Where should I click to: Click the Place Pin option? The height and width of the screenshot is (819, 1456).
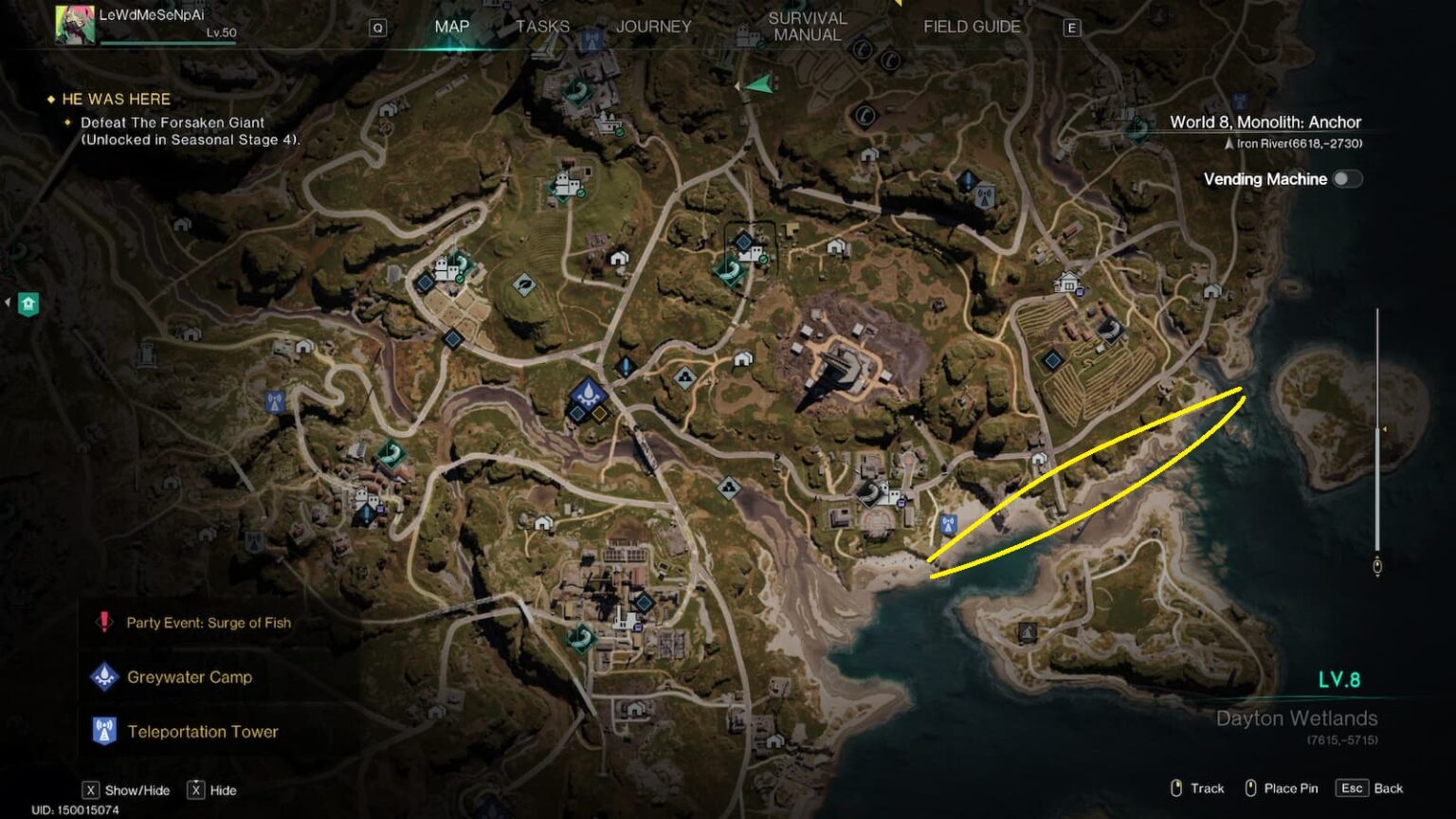pos(1281,789)
